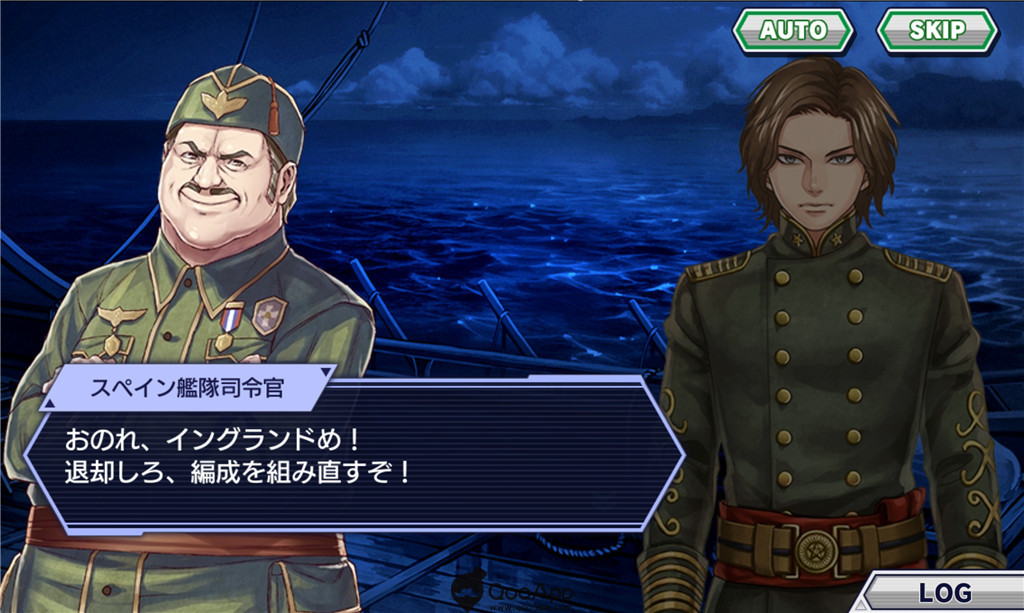Skip the story scene with SKIP
The height and width of the screenshot is (613, 1024).
click(x=936, y=30)
